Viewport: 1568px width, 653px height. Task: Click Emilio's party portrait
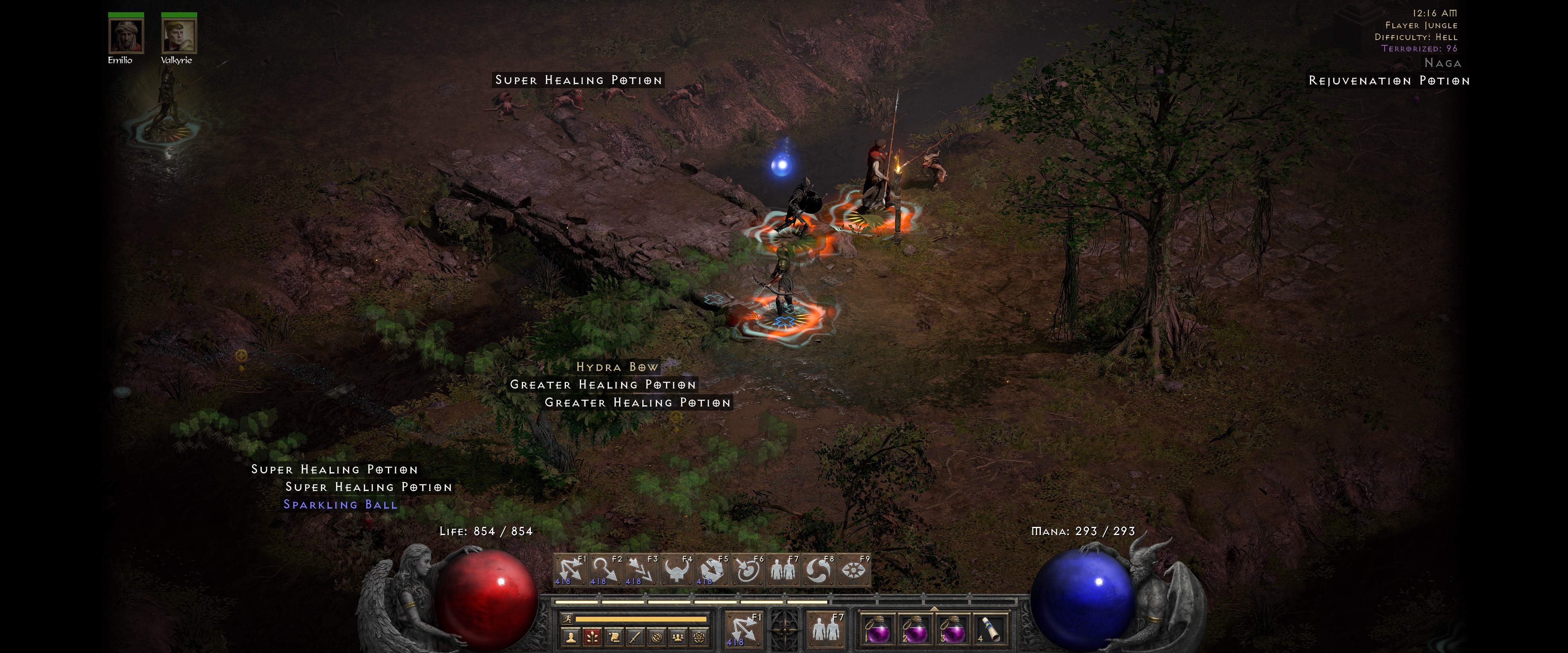pyautogui.click(x=126, y=36)
